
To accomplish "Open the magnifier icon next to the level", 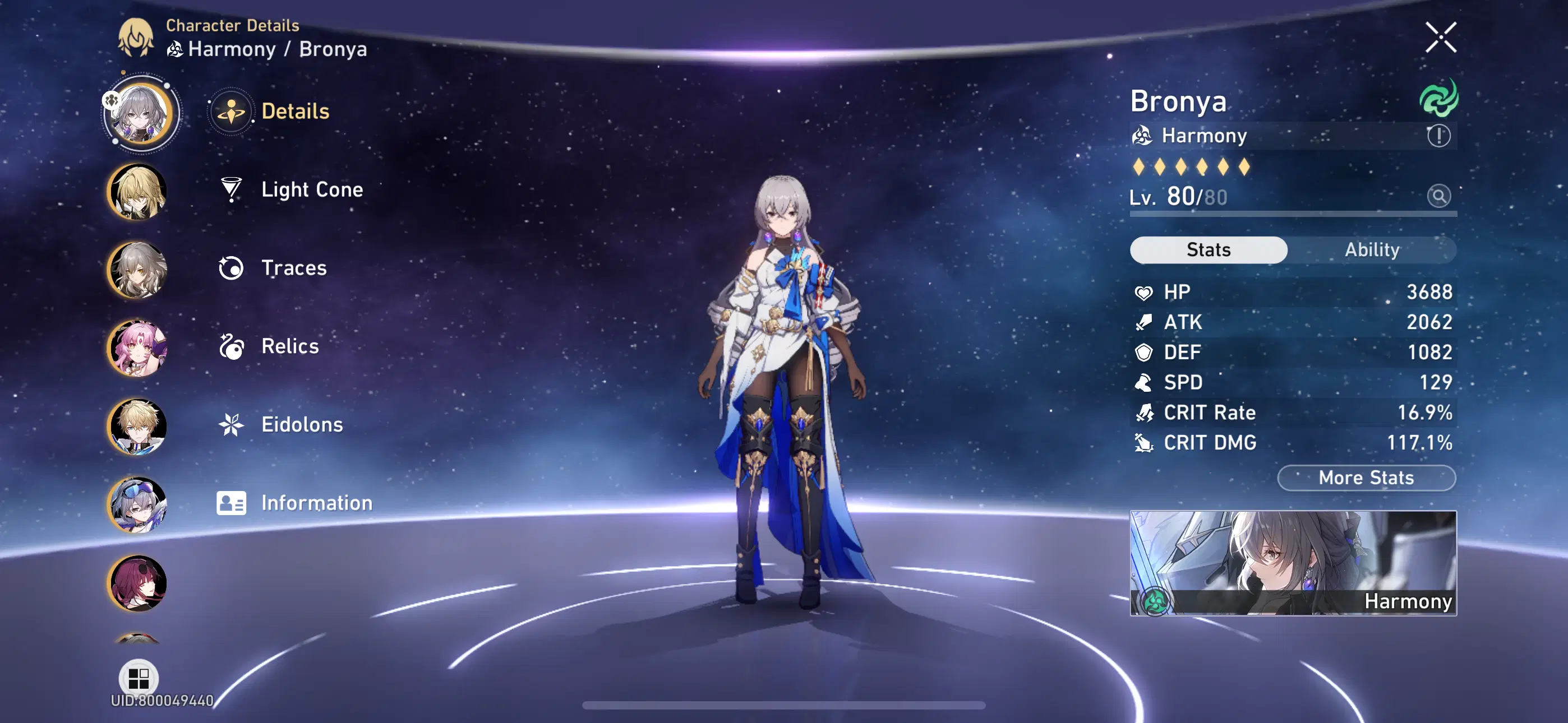I will (x=1438, y=197).
